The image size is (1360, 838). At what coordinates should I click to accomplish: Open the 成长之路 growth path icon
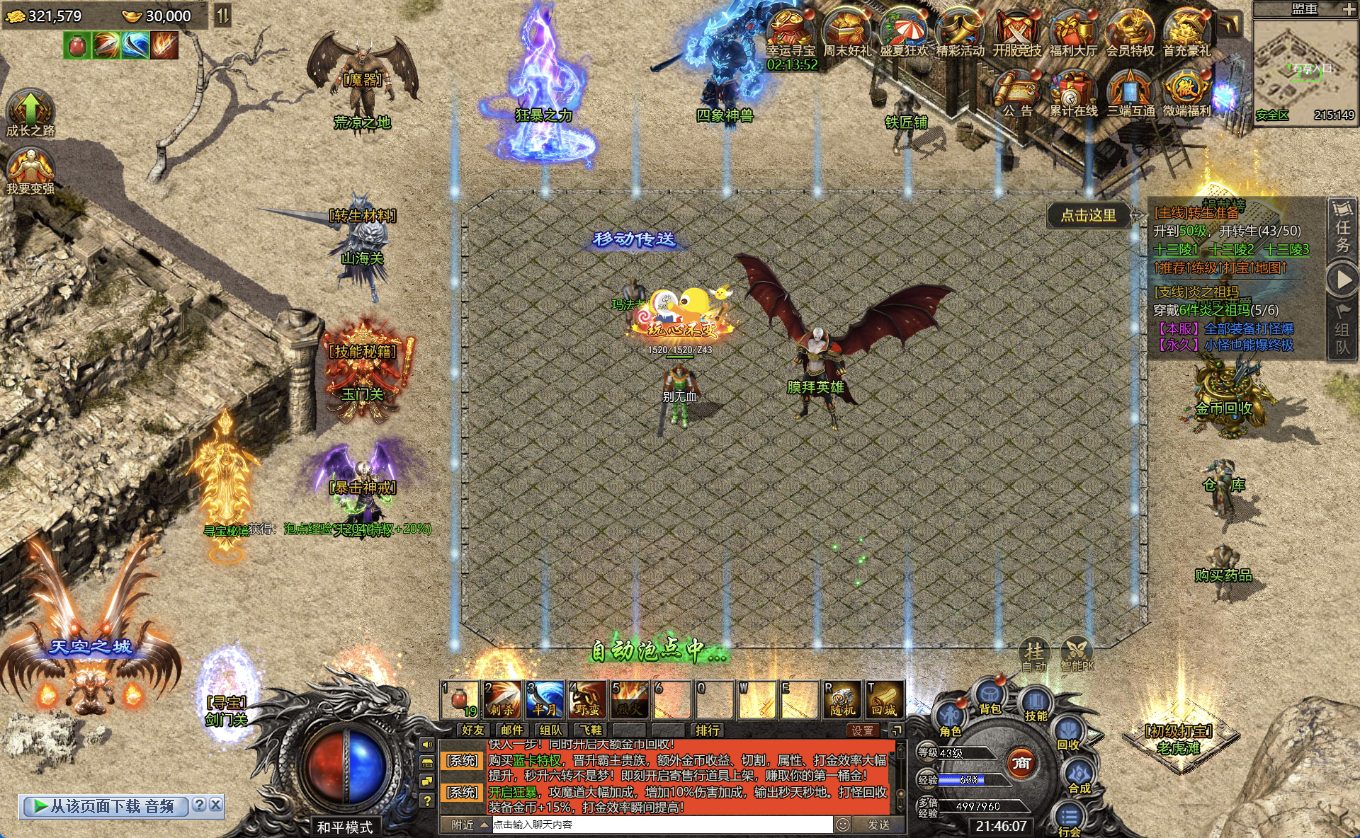30,110
